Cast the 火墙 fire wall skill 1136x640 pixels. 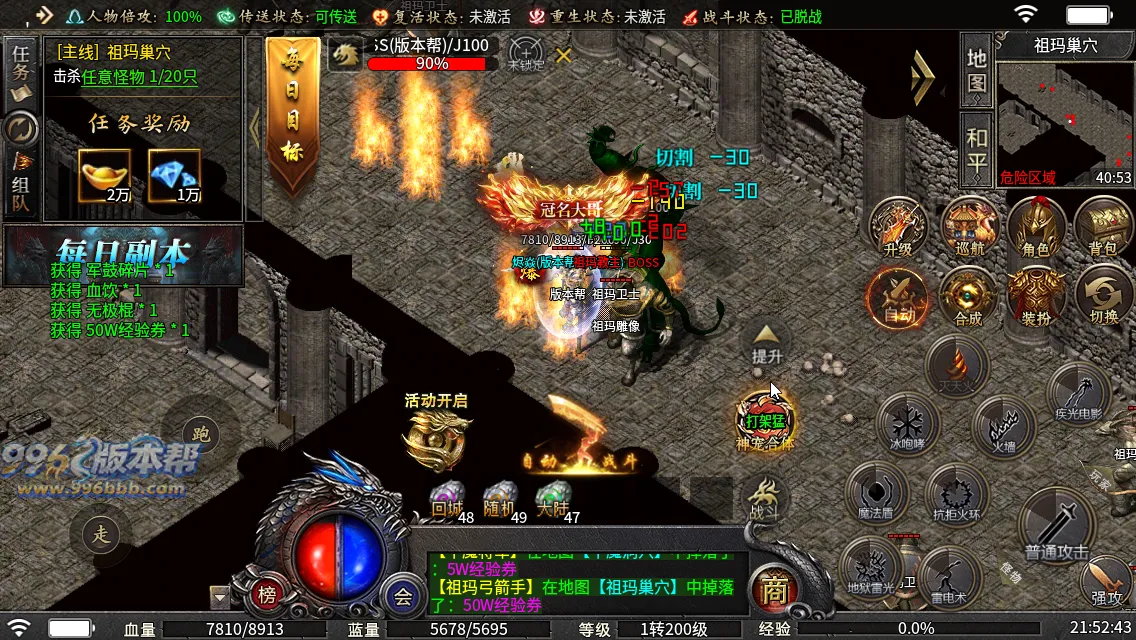click(1003, 425)
